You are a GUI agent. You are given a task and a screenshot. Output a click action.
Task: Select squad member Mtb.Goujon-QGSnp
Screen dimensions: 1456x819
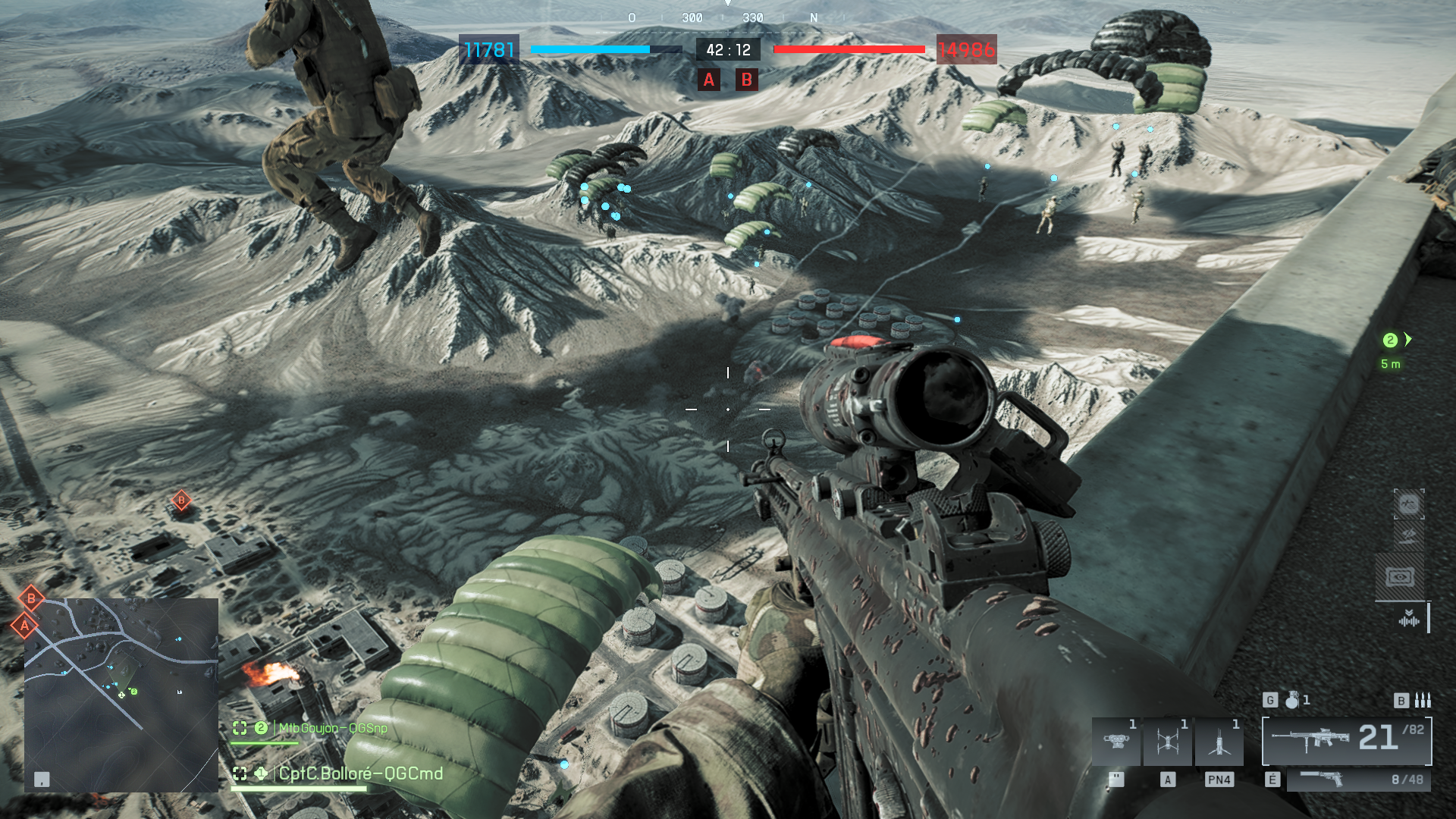click(x=333, y=728)
